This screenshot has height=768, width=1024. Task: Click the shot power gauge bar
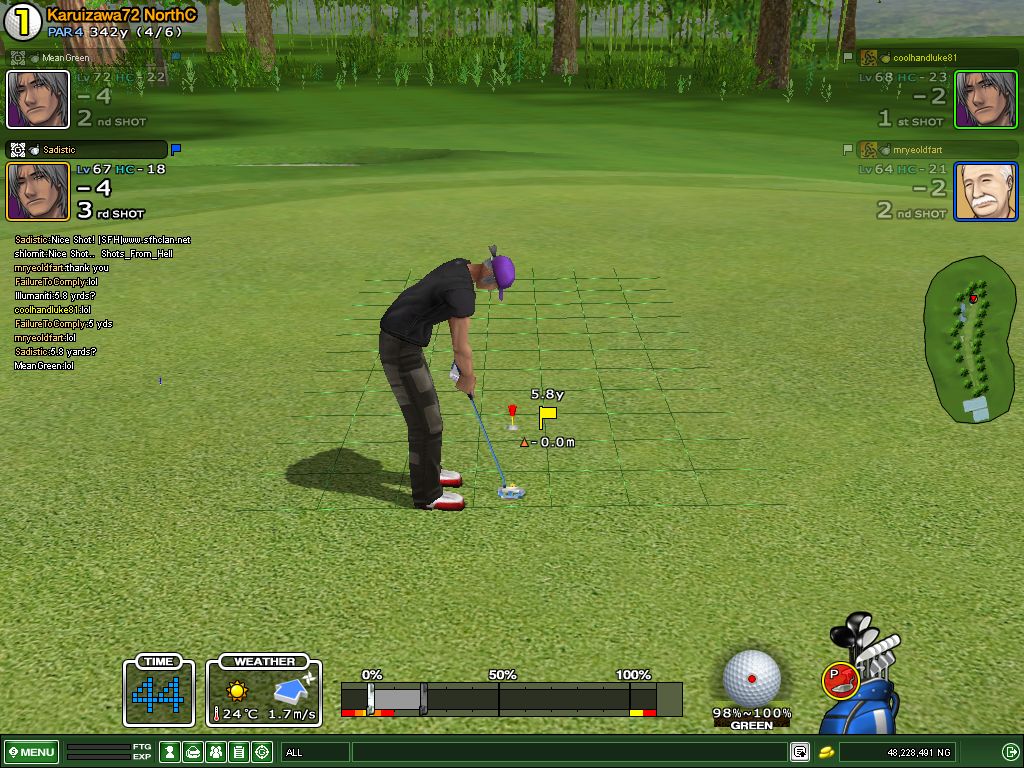(x=511, y=698)
